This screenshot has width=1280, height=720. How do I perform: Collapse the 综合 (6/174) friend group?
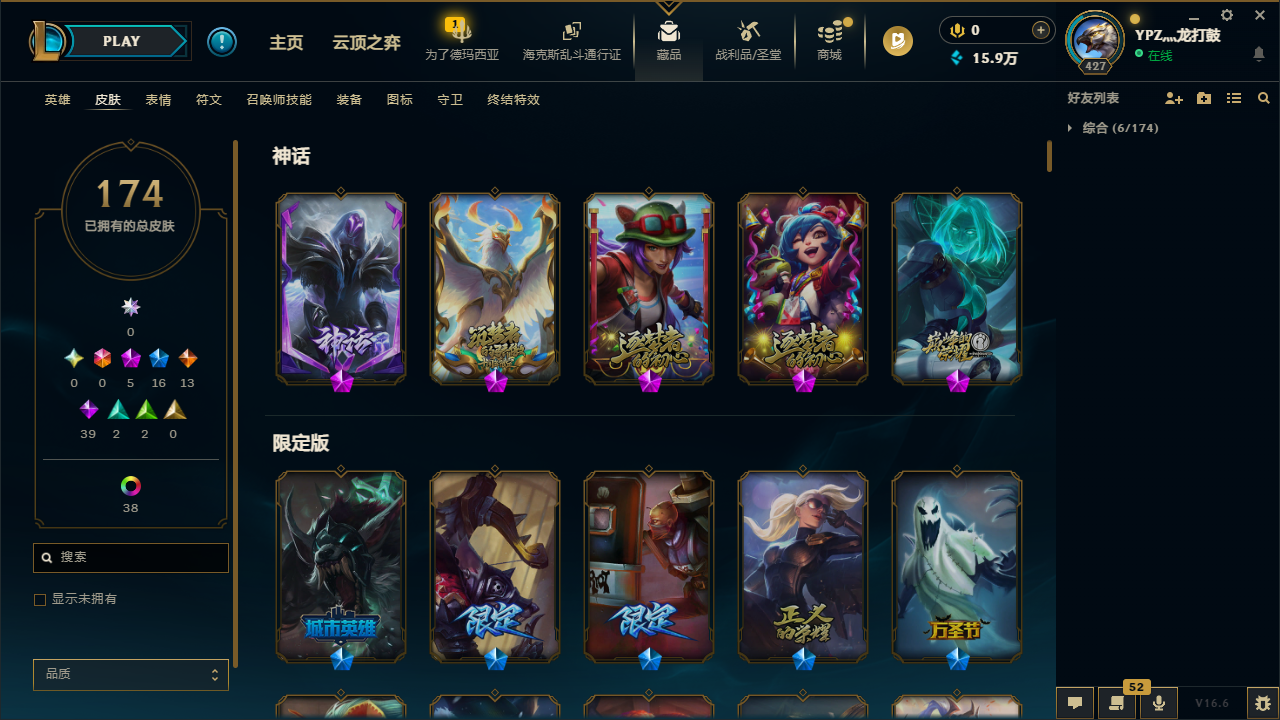(x=1071, y=128)
